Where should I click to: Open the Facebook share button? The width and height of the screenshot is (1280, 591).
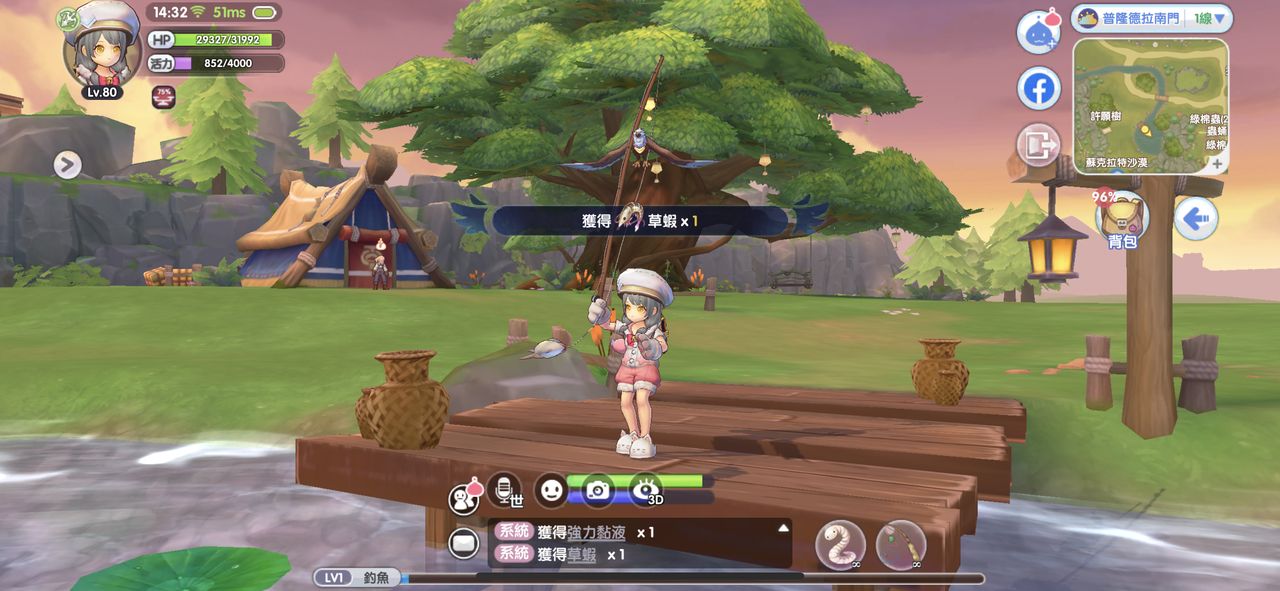click(1039, 89)
